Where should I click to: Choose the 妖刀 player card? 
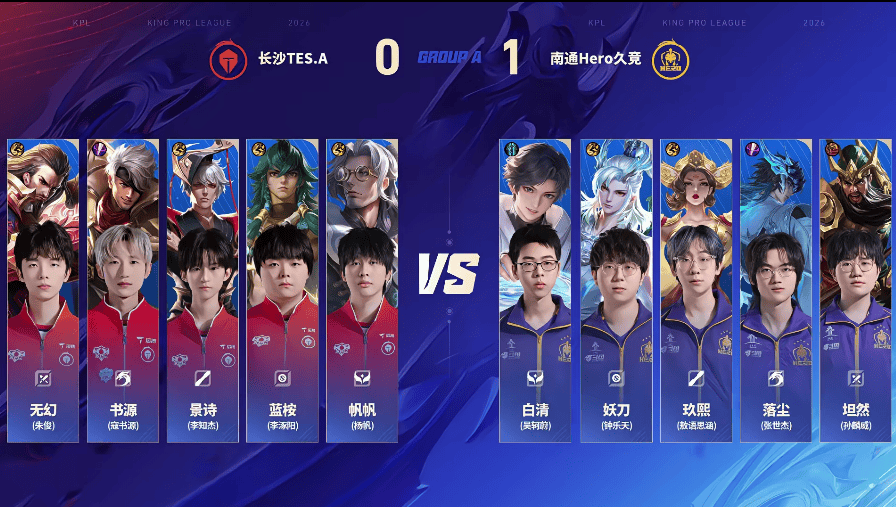615,290
